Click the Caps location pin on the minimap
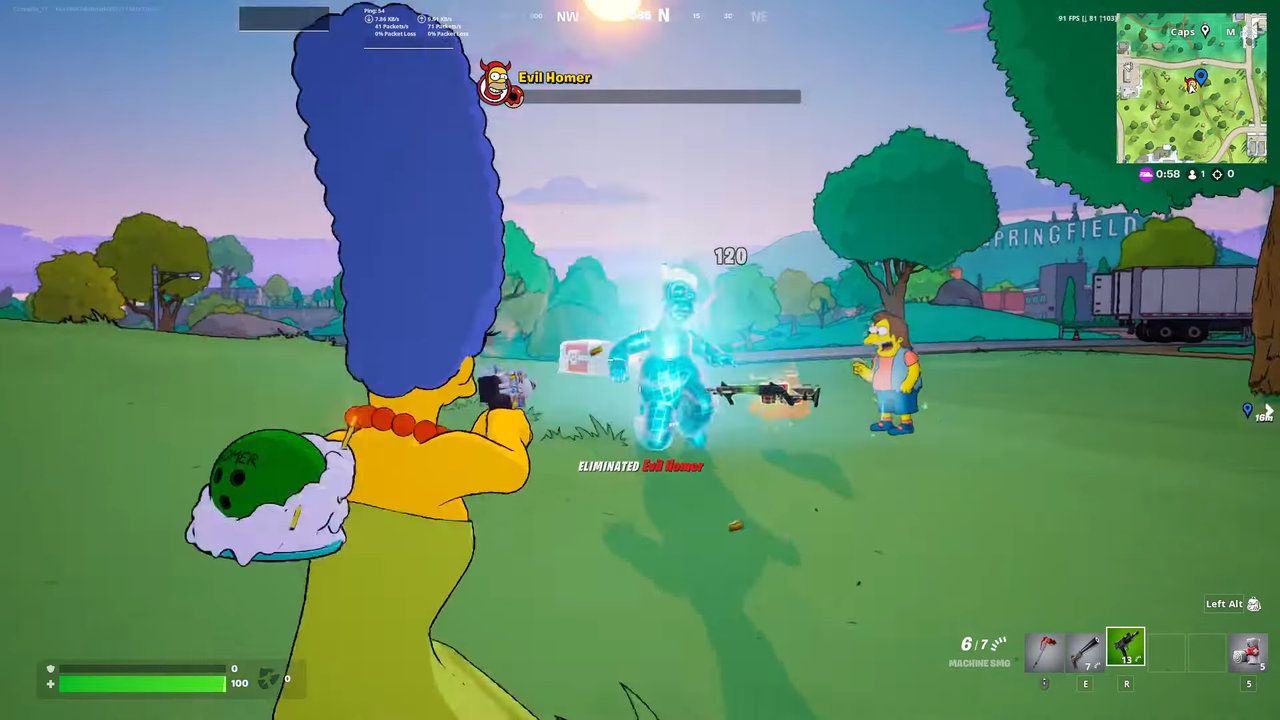1280x720 pixels. tap(1205, 32)
